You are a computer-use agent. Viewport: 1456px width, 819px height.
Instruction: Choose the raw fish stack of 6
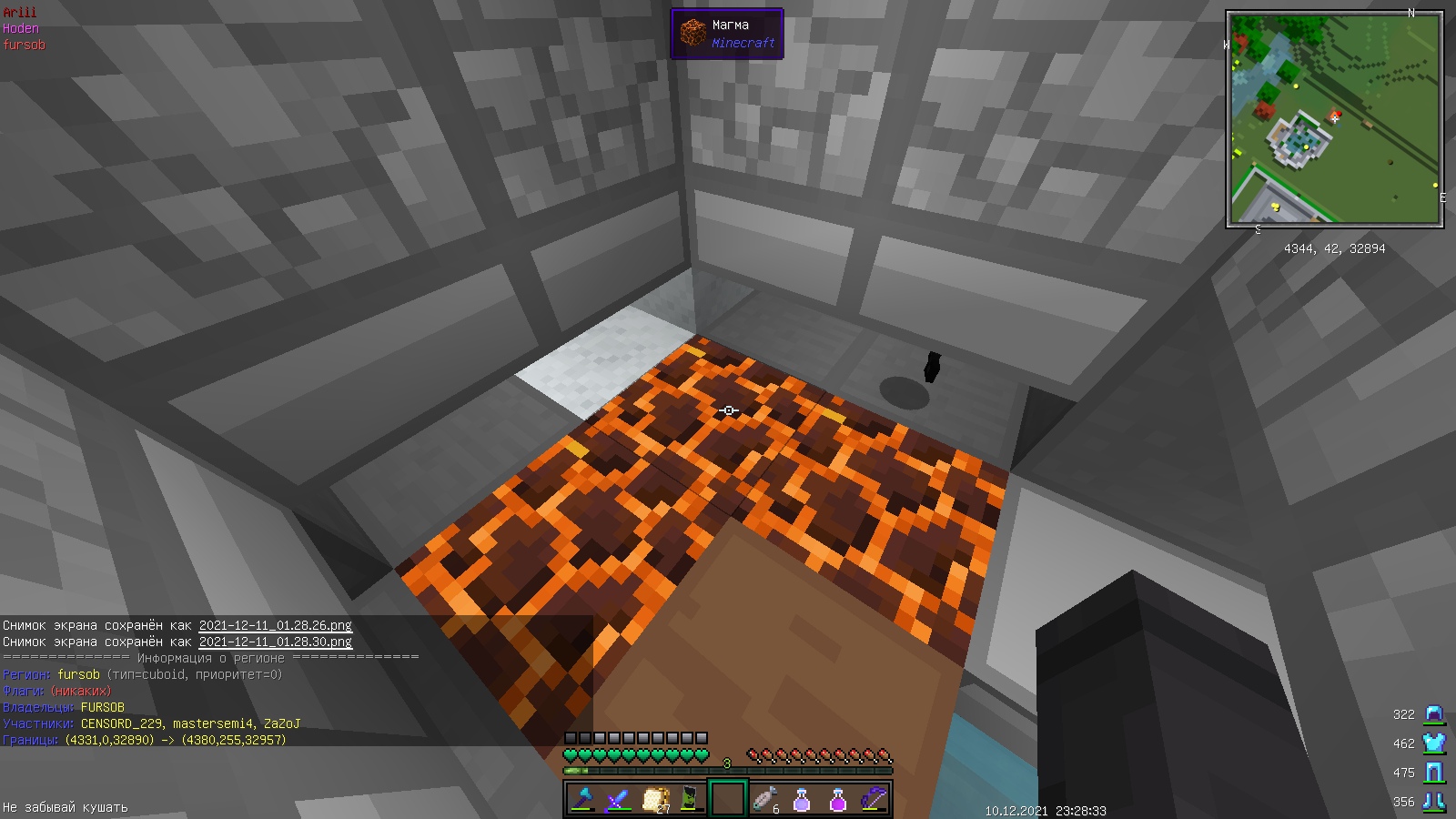click(x=765, y=799)
